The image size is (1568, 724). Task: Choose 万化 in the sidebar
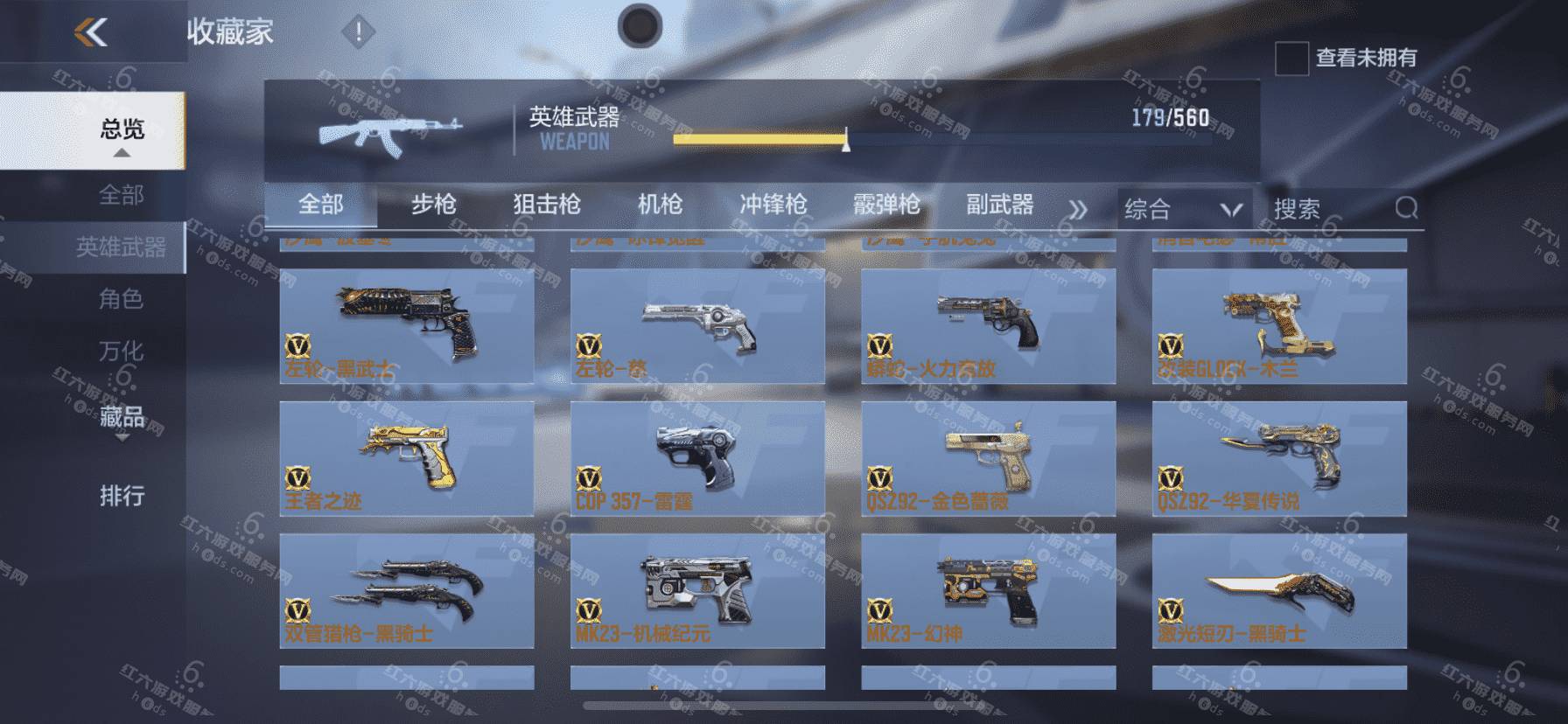[x=121, y=351]
